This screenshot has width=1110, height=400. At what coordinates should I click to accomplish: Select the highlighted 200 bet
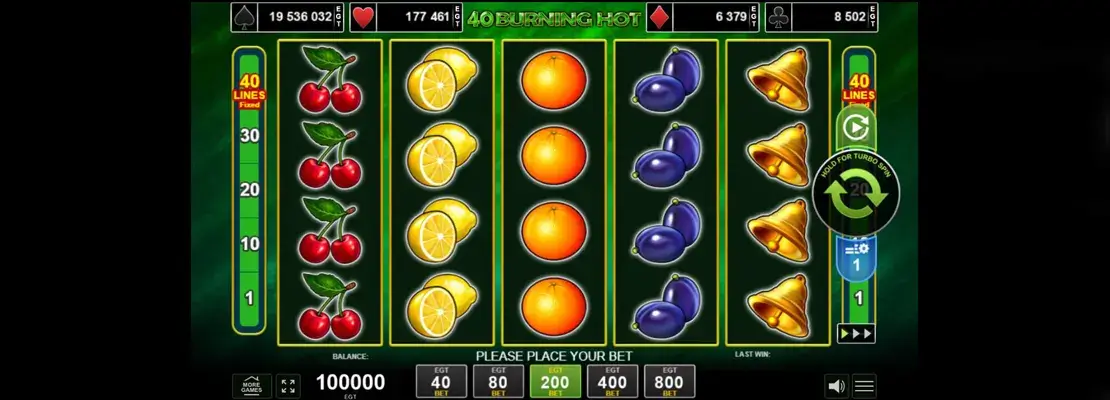554,381
